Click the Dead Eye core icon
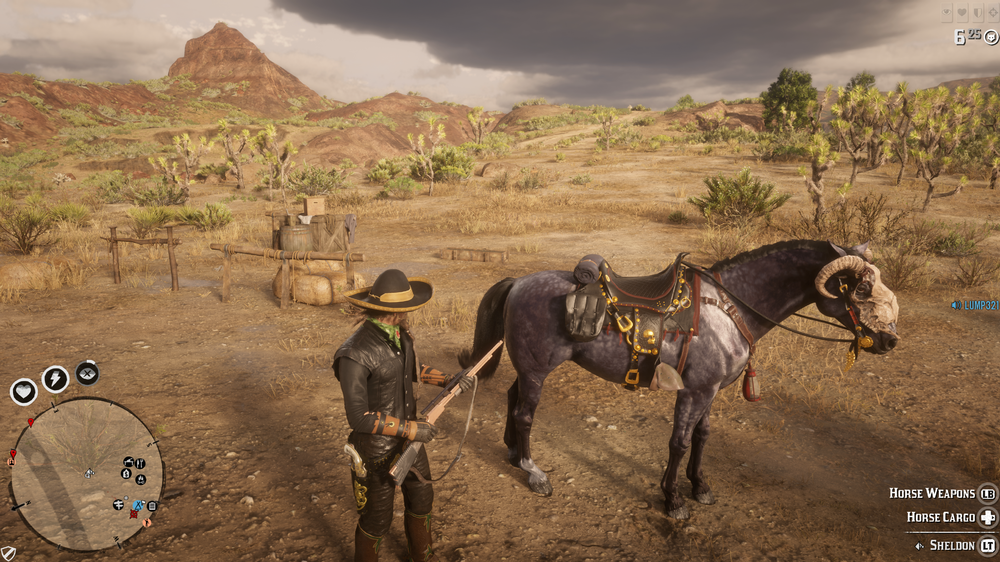1000x562 pixels. click(87, 372)
